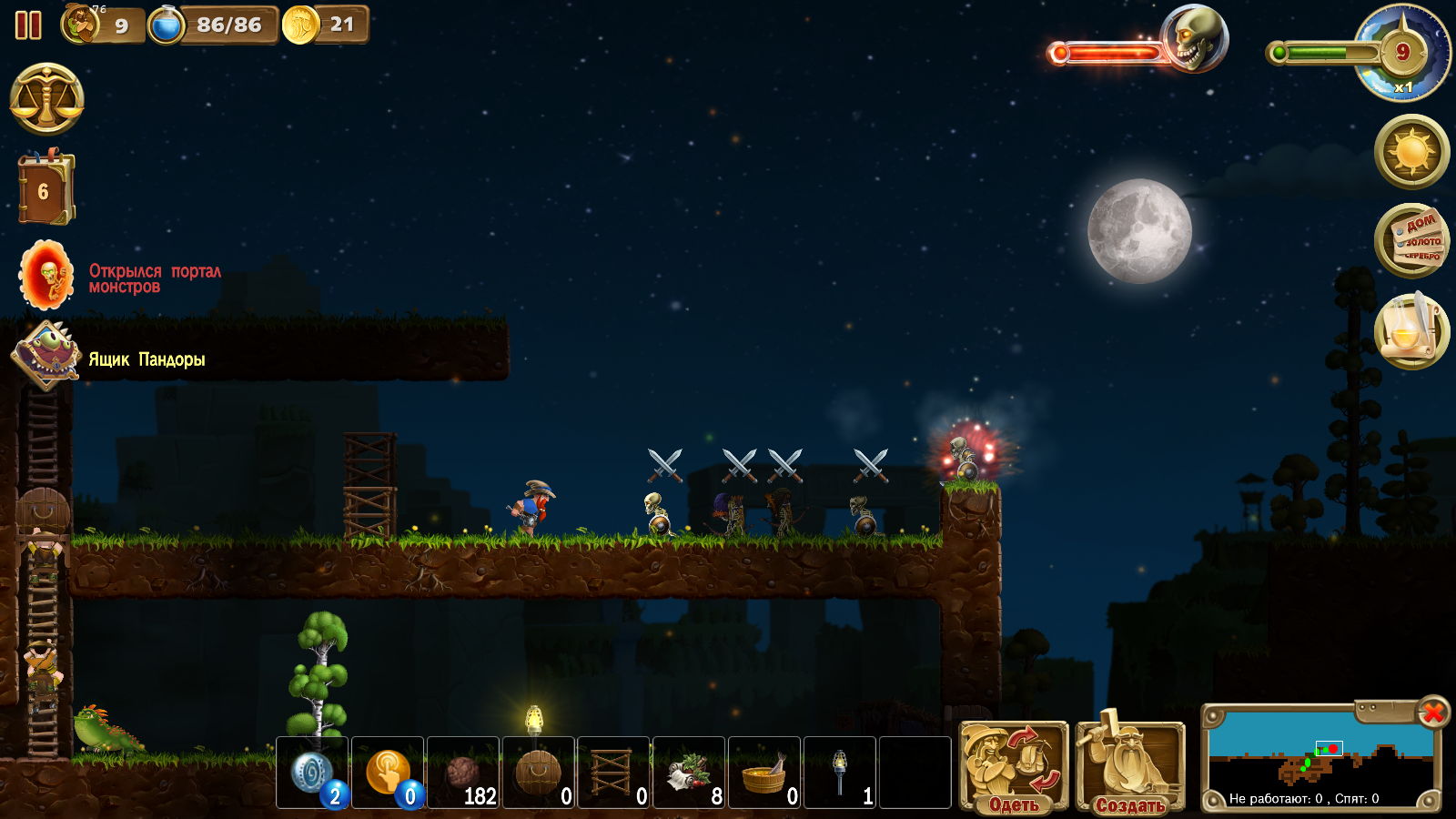
Task: Click the sun day-night button
Action: click(x=1411, y=151)
